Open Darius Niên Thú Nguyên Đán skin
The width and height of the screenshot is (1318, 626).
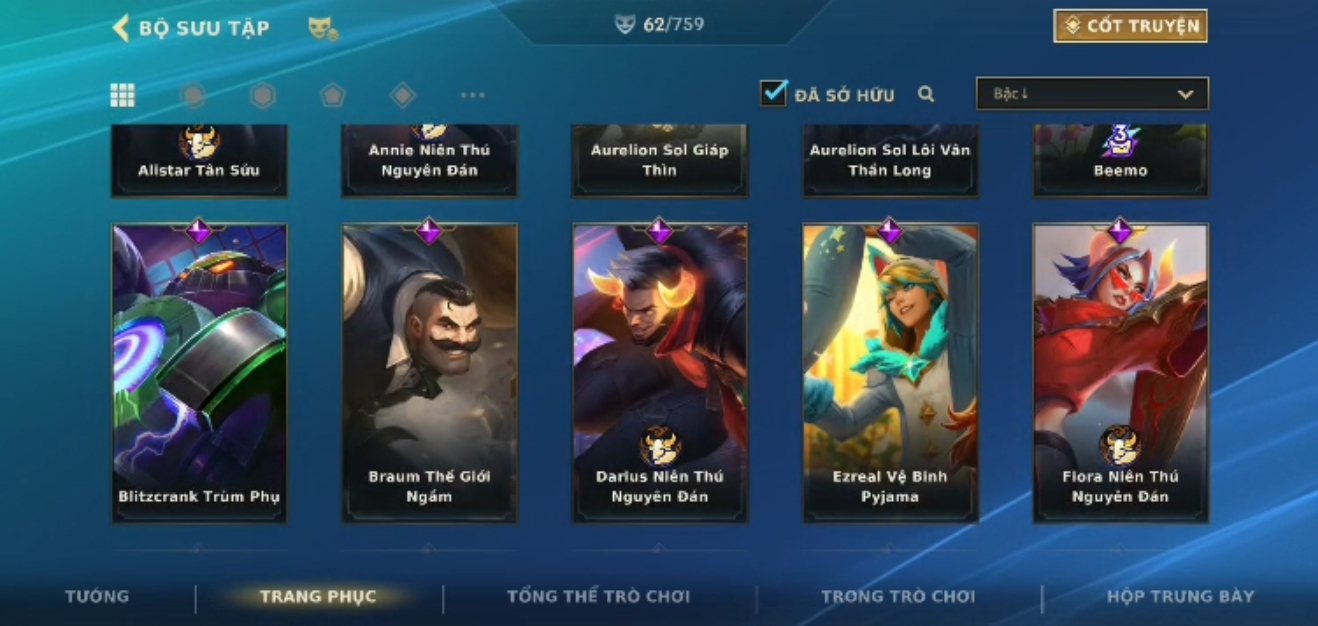pyautogui.click(x=659, y=372)
